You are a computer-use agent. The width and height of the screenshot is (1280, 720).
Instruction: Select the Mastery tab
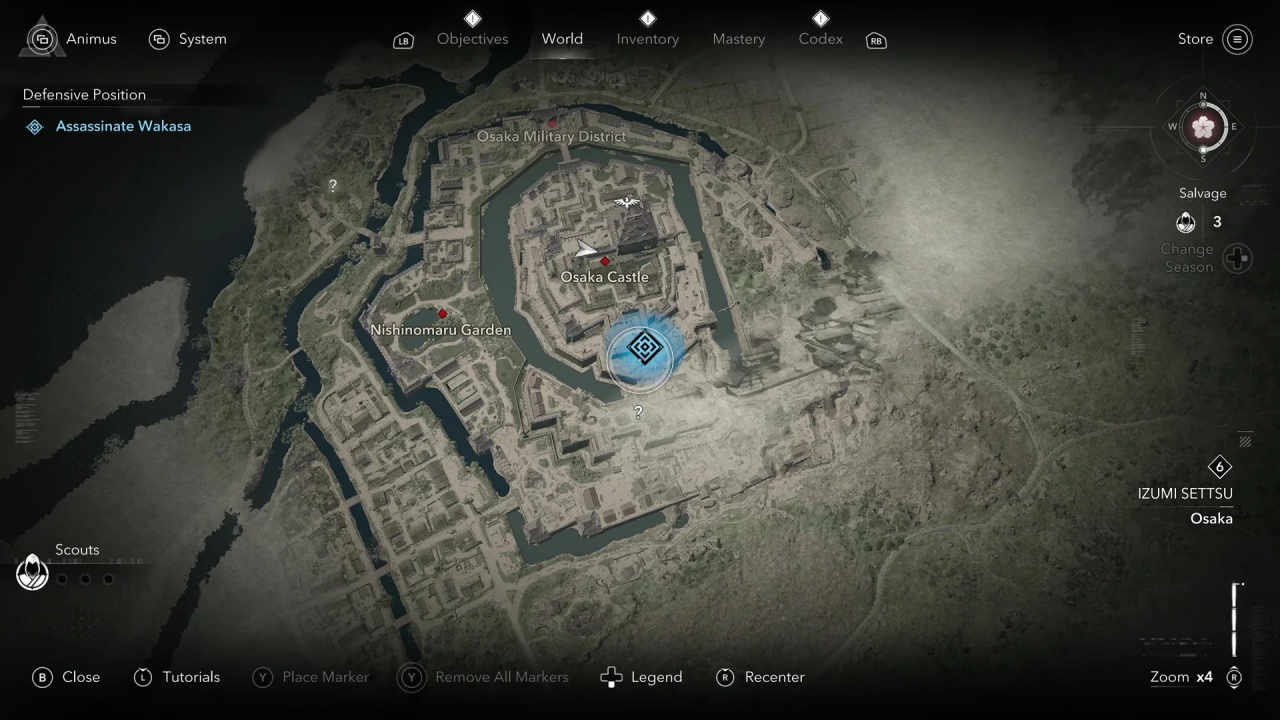click(x=738, y=39)
